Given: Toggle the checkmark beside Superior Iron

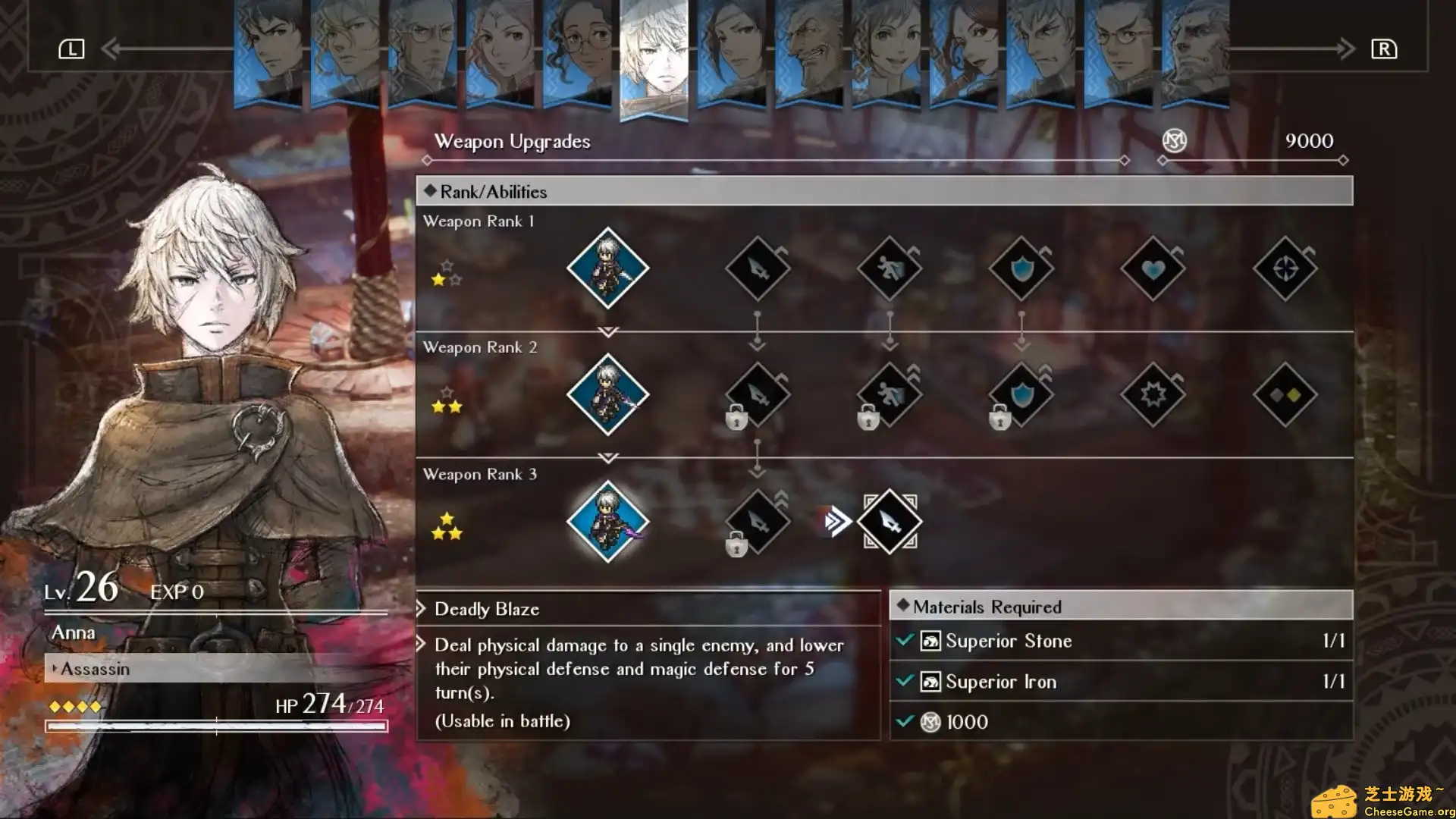Looking at the screenshot, I should 904,681.
